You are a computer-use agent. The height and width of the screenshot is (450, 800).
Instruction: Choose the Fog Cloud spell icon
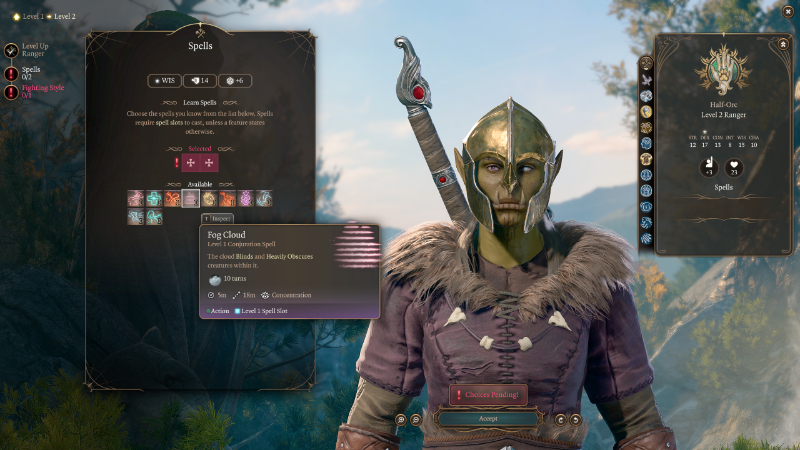[190, 199]
